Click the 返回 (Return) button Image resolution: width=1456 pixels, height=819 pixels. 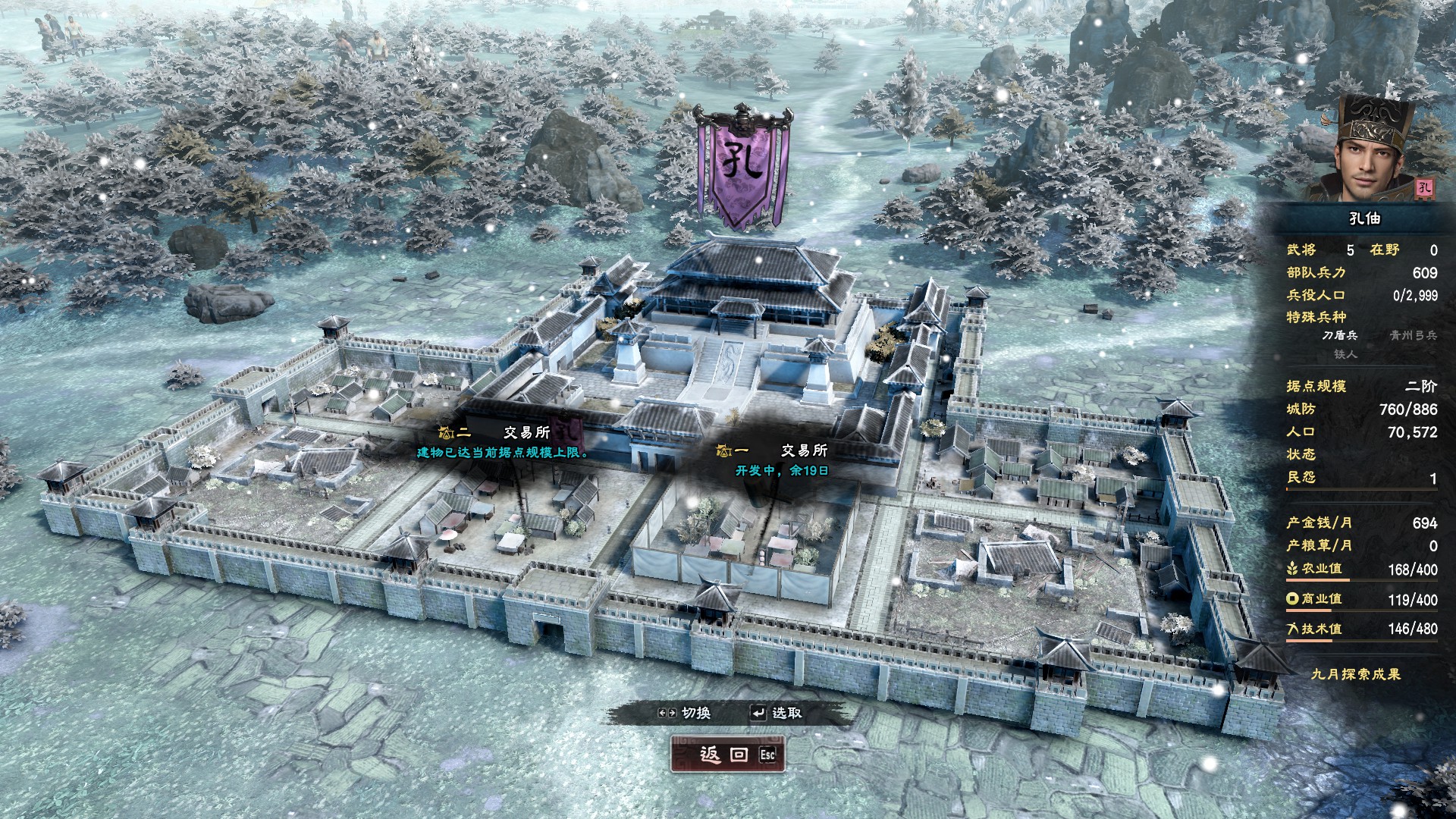(726, 755)
